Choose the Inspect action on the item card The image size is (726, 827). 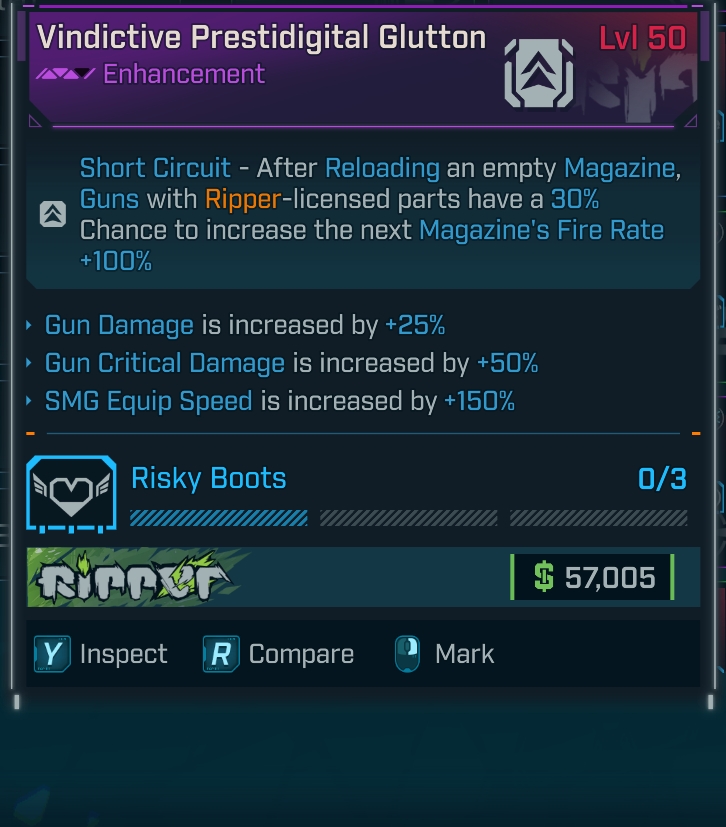pos(101,654)
